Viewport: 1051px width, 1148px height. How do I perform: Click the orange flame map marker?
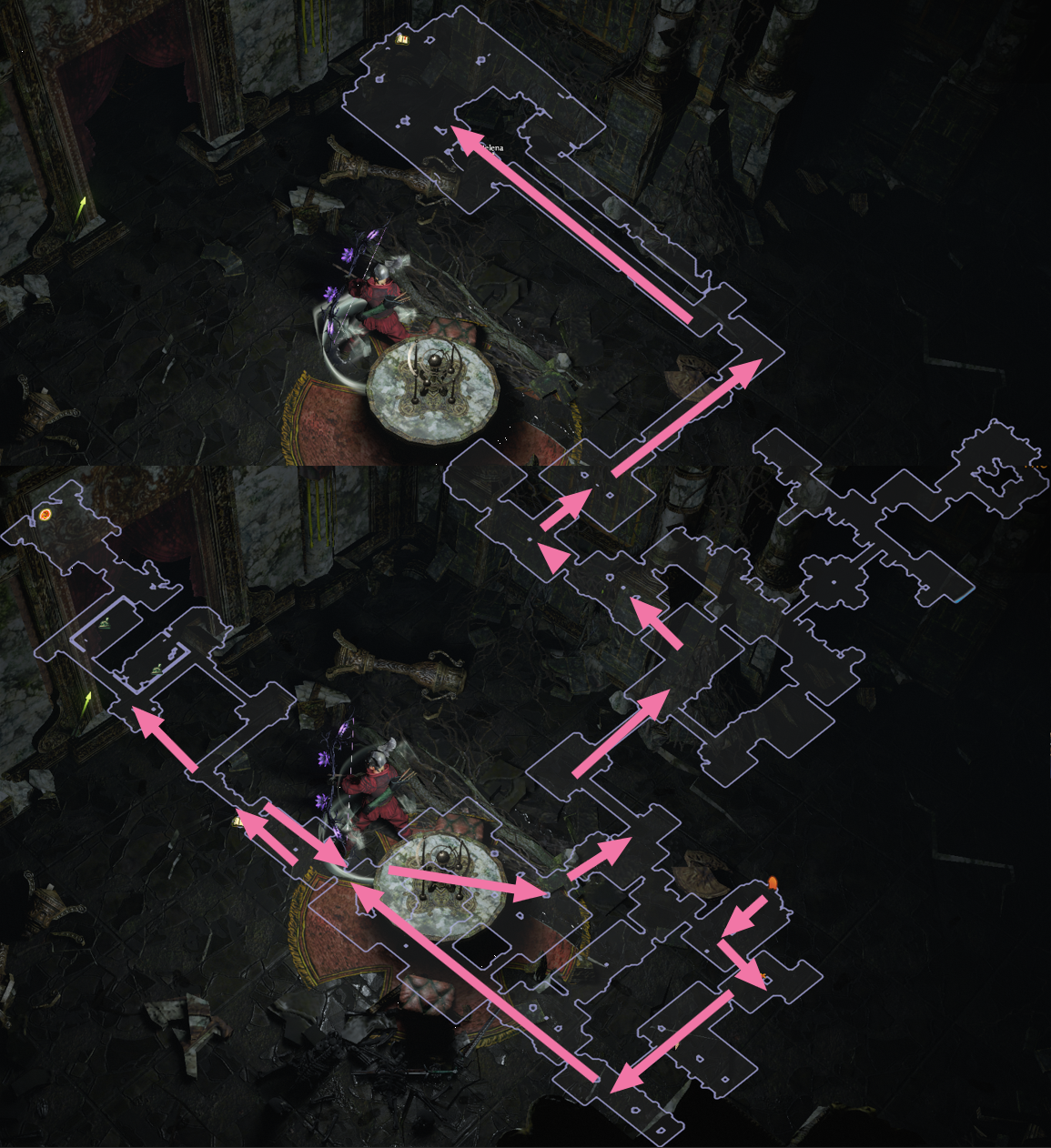pos(773,881)
